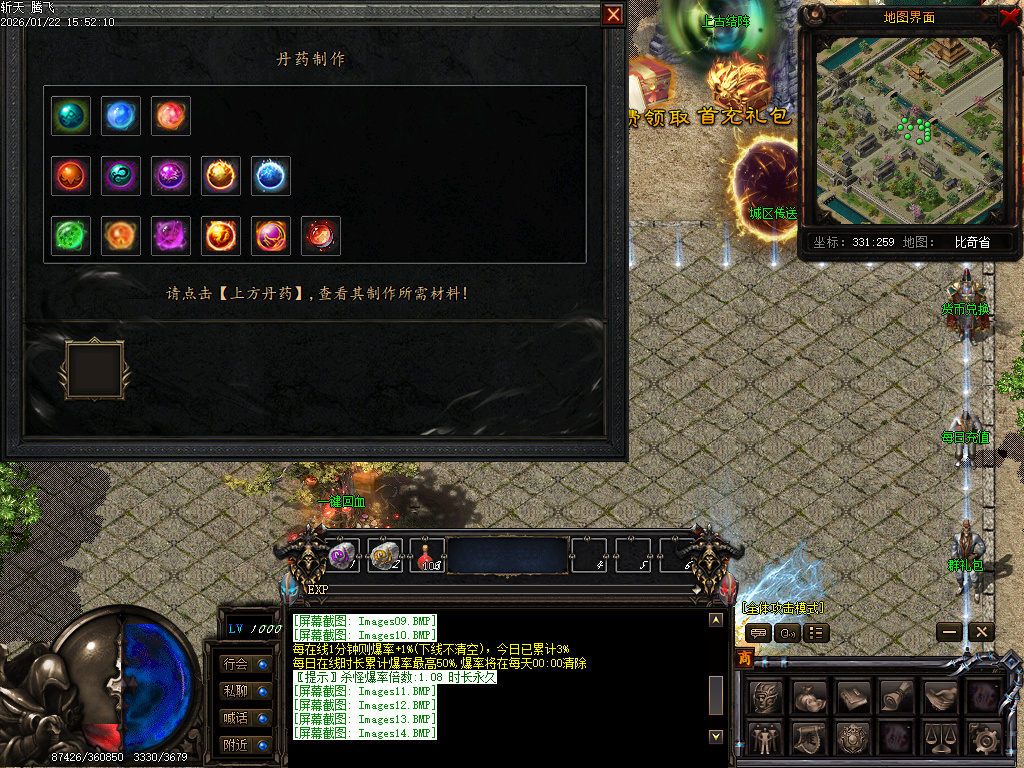
Task: Close the 地图界面 minimap panel
Action: [1009, 16]
